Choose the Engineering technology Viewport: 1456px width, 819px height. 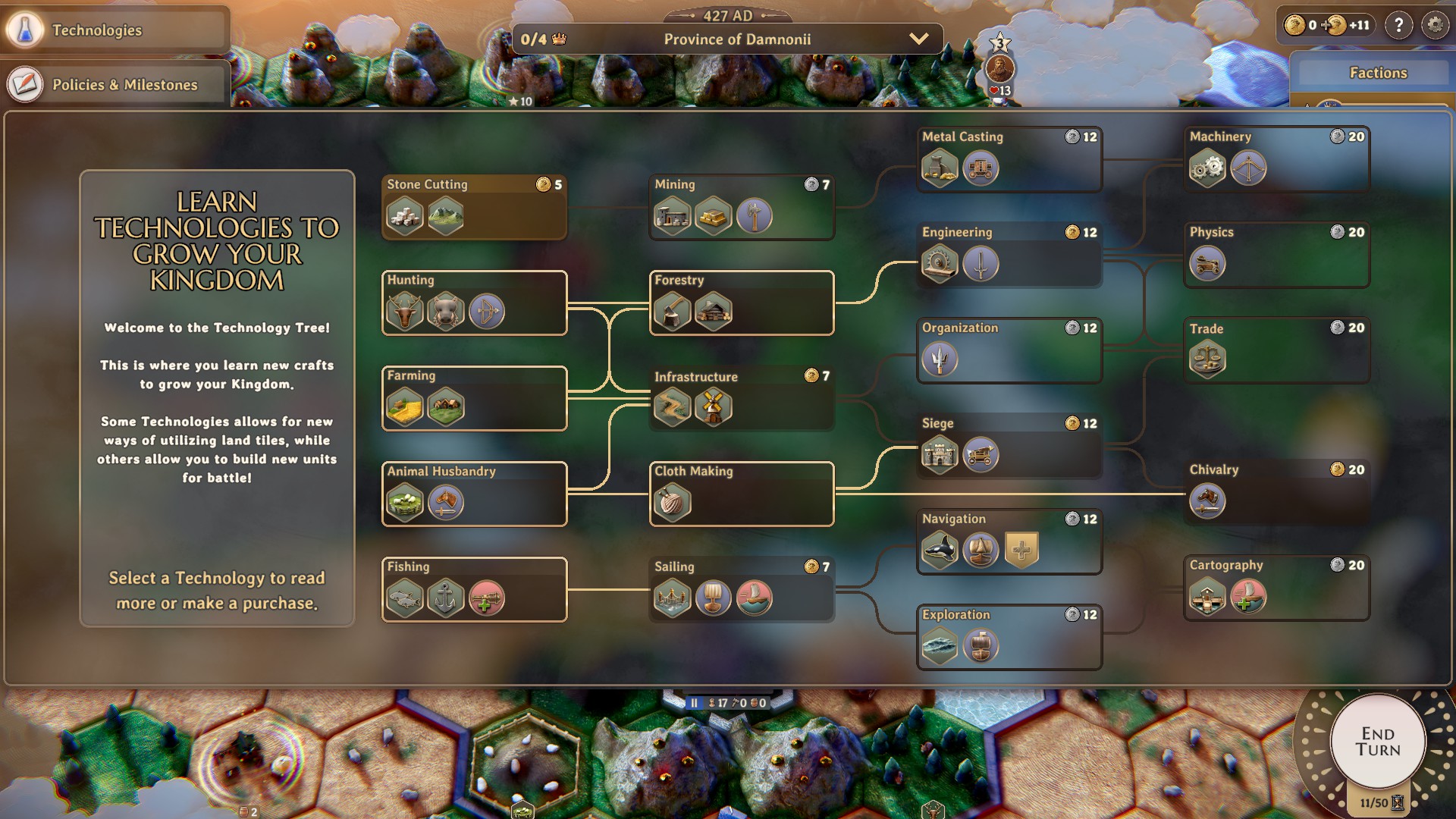point(1009,255)
